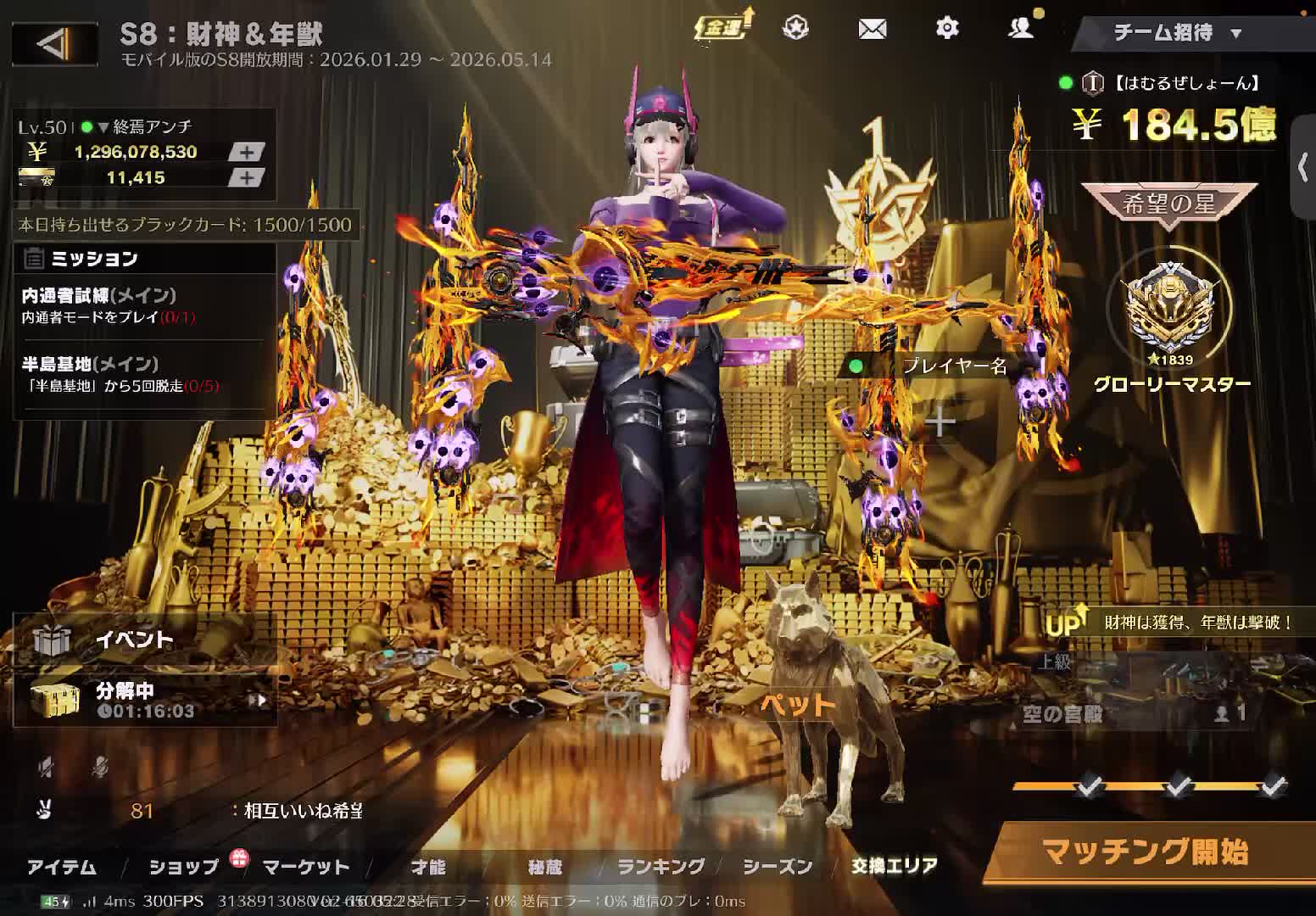The image size is (1316, 916).
Task: Show the 秘蔵 collection tab
Action: (x=545, y=867)
